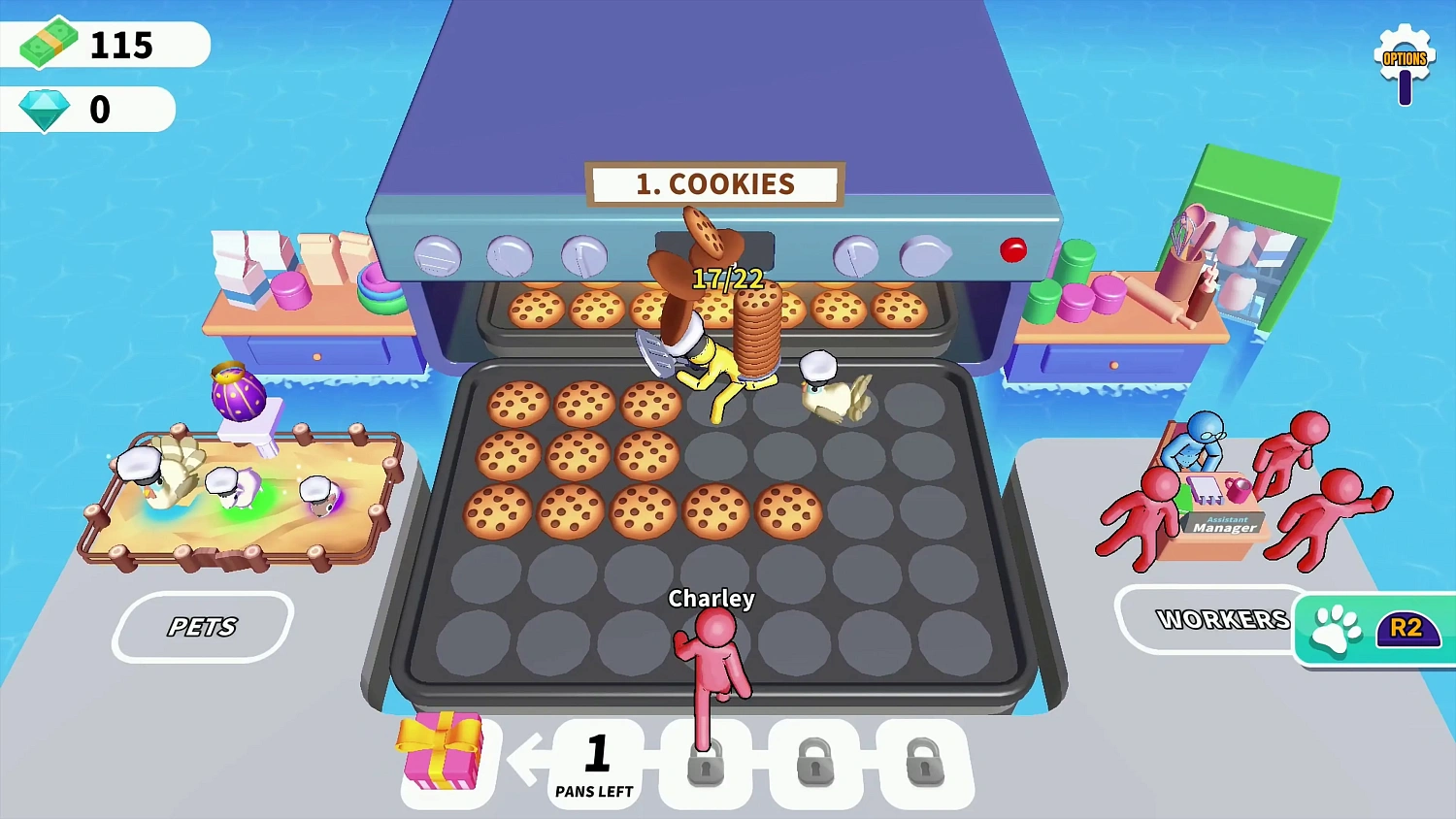Image resolution: width=1456 pixels, height=819 pixels.
Task: Click the cash stack money icon
Action: (49, 44)
